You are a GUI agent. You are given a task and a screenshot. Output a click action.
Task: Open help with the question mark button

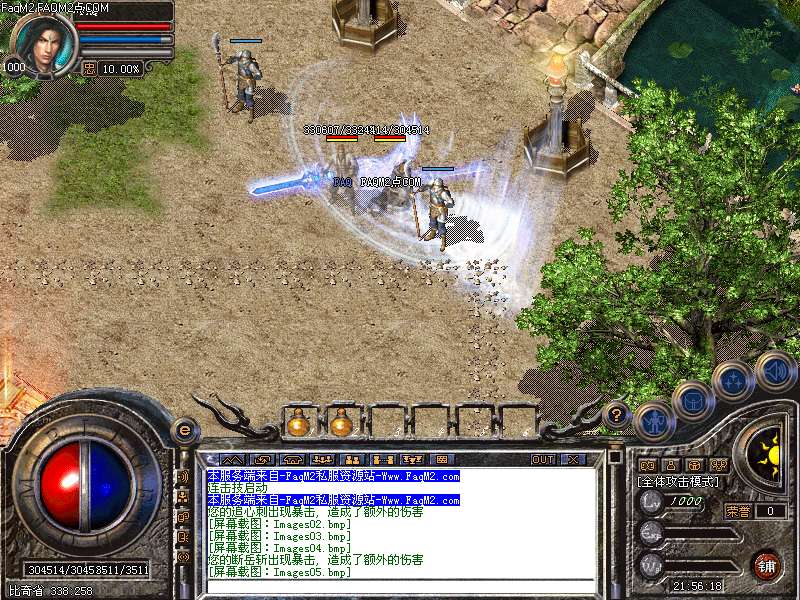[617, 412]
